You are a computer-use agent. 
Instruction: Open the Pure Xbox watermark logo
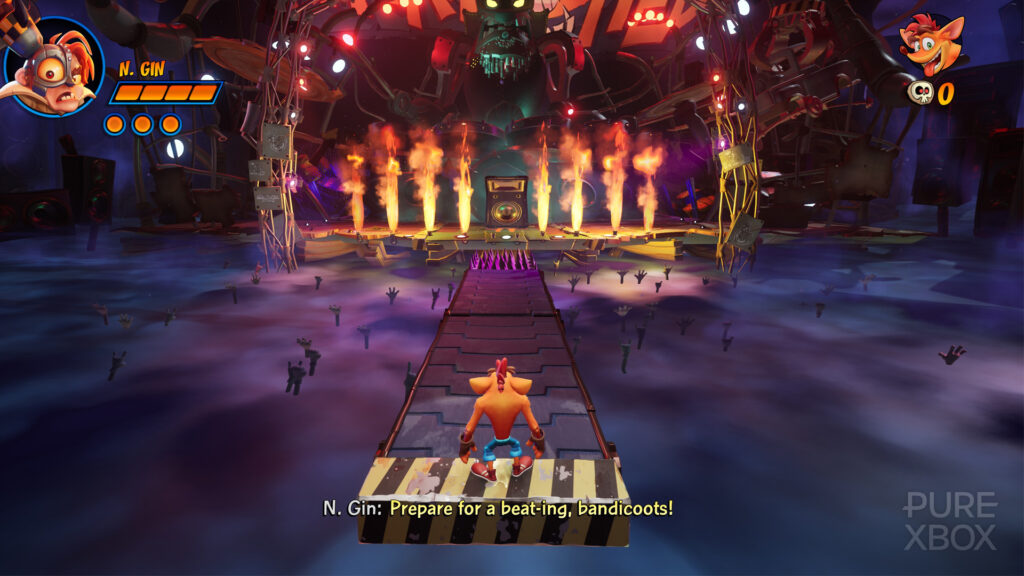pyautogui.click(x=949, y=520)
